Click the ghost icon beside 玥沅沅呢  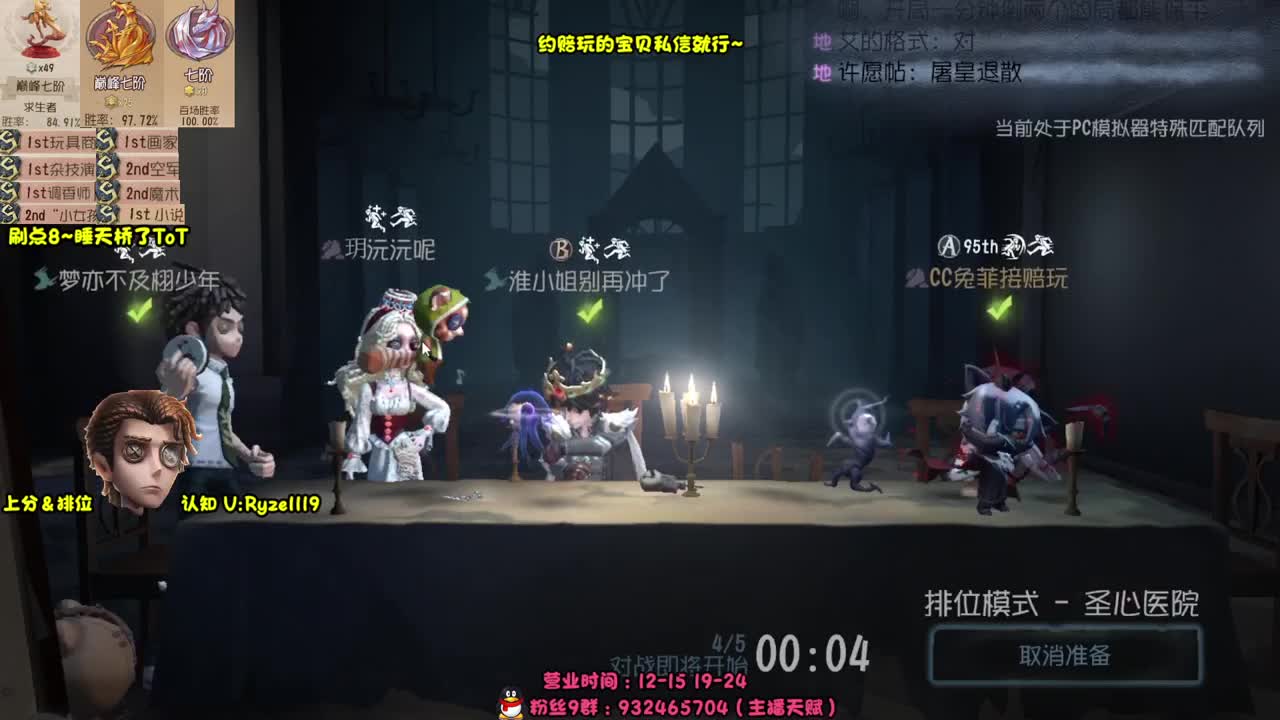331,252
